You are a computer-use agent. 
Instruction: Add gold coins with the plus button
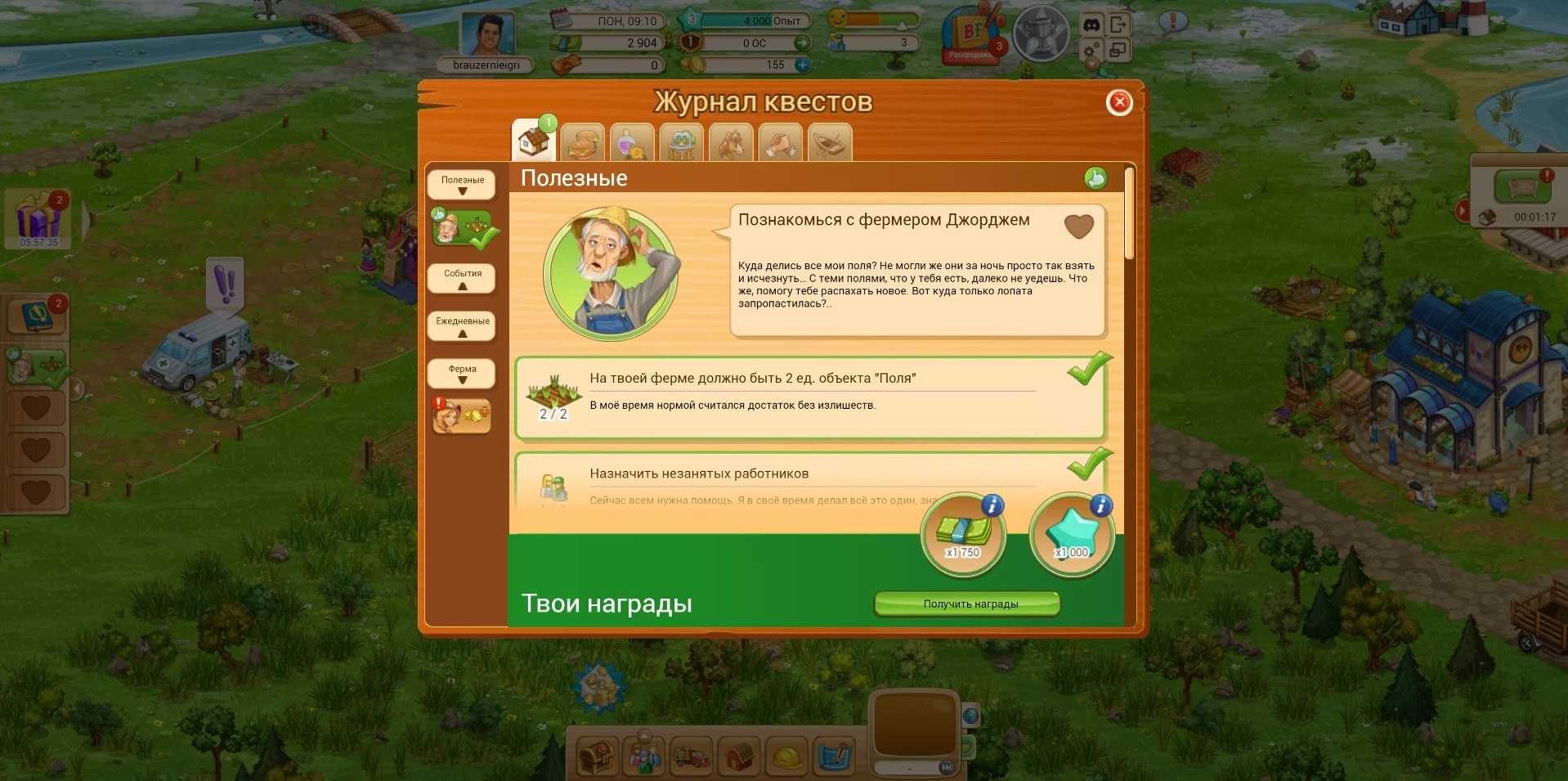(x=803, y=65)
